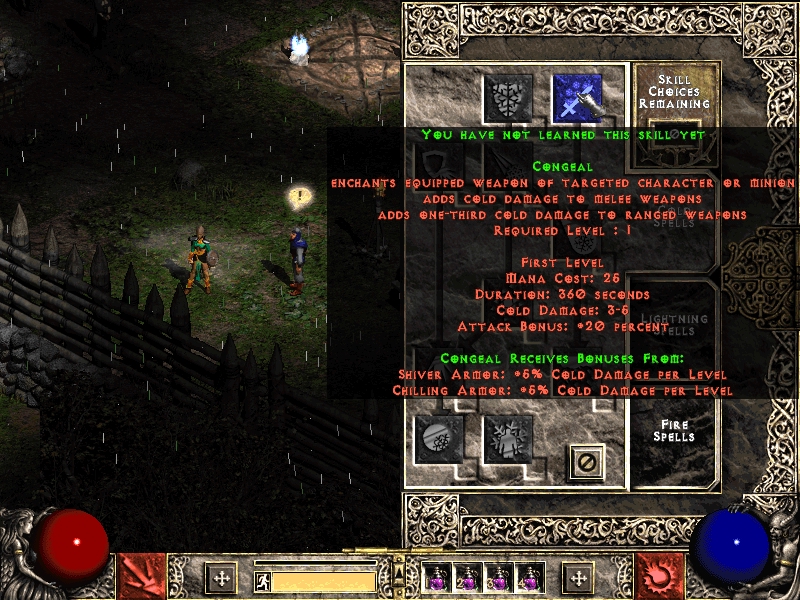This screenshot has height=600, width=800.
Task: Select the frozen figure skill icon
Action: click(508, 439)
